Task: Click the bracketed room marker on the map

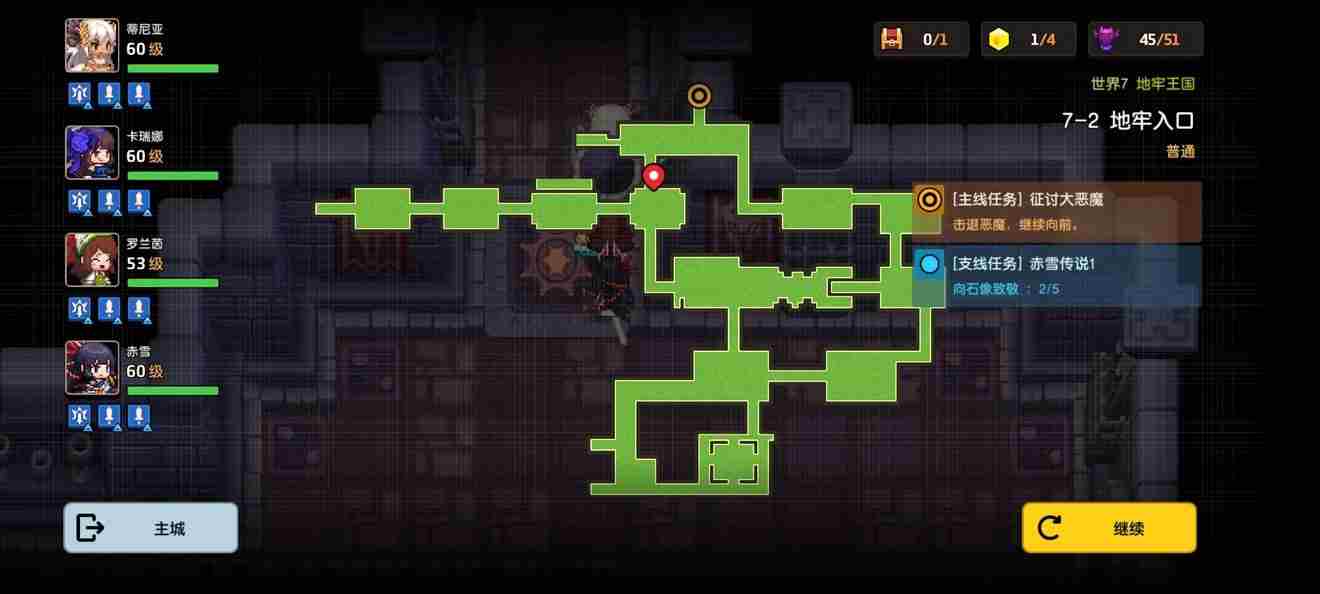Action: (733, 461)
